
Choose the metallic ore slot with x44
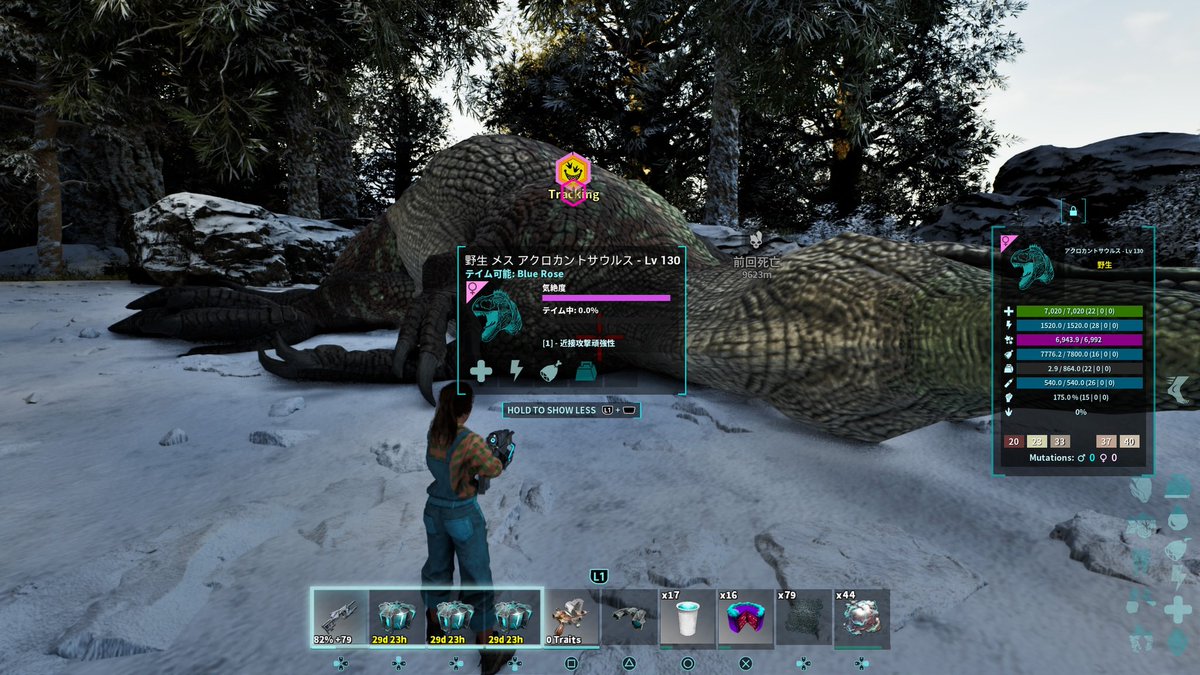click(x=861, y=618)
